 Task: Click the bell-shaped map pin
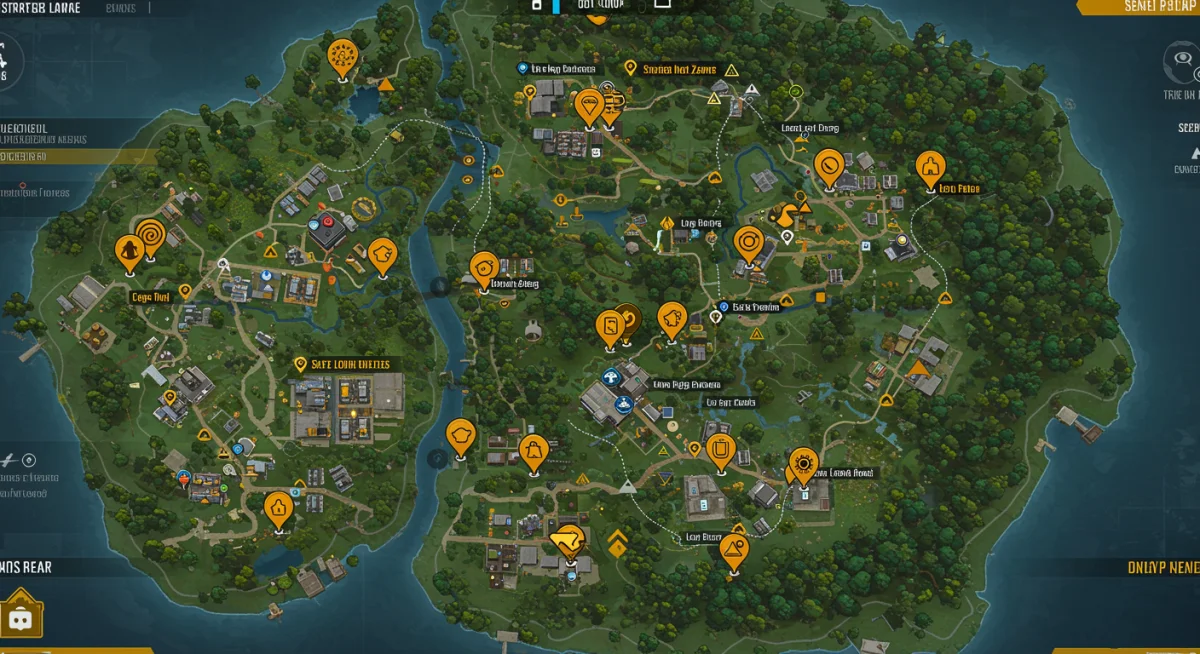532,452
